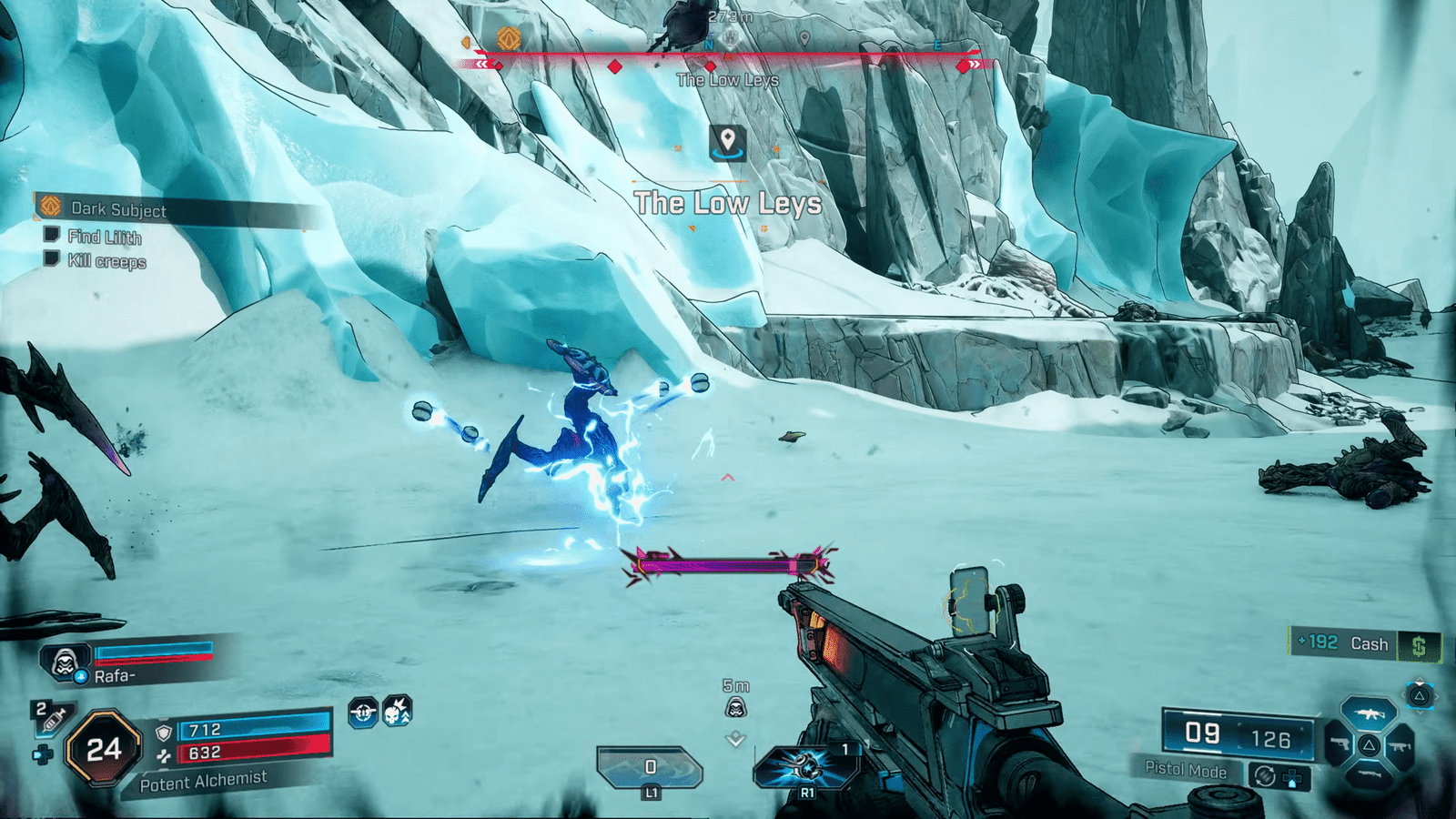1456x819 pixels.
Task: Click the Find Lilith objective
Action: [x=104, y=237]
